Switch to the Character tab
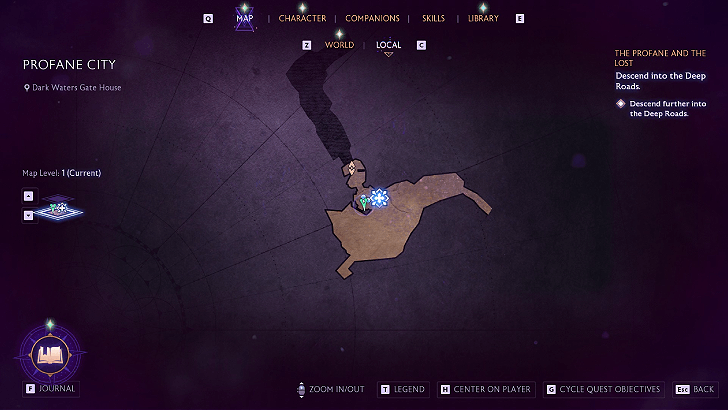The image size is (728, 410). click(x=302, y=18)
